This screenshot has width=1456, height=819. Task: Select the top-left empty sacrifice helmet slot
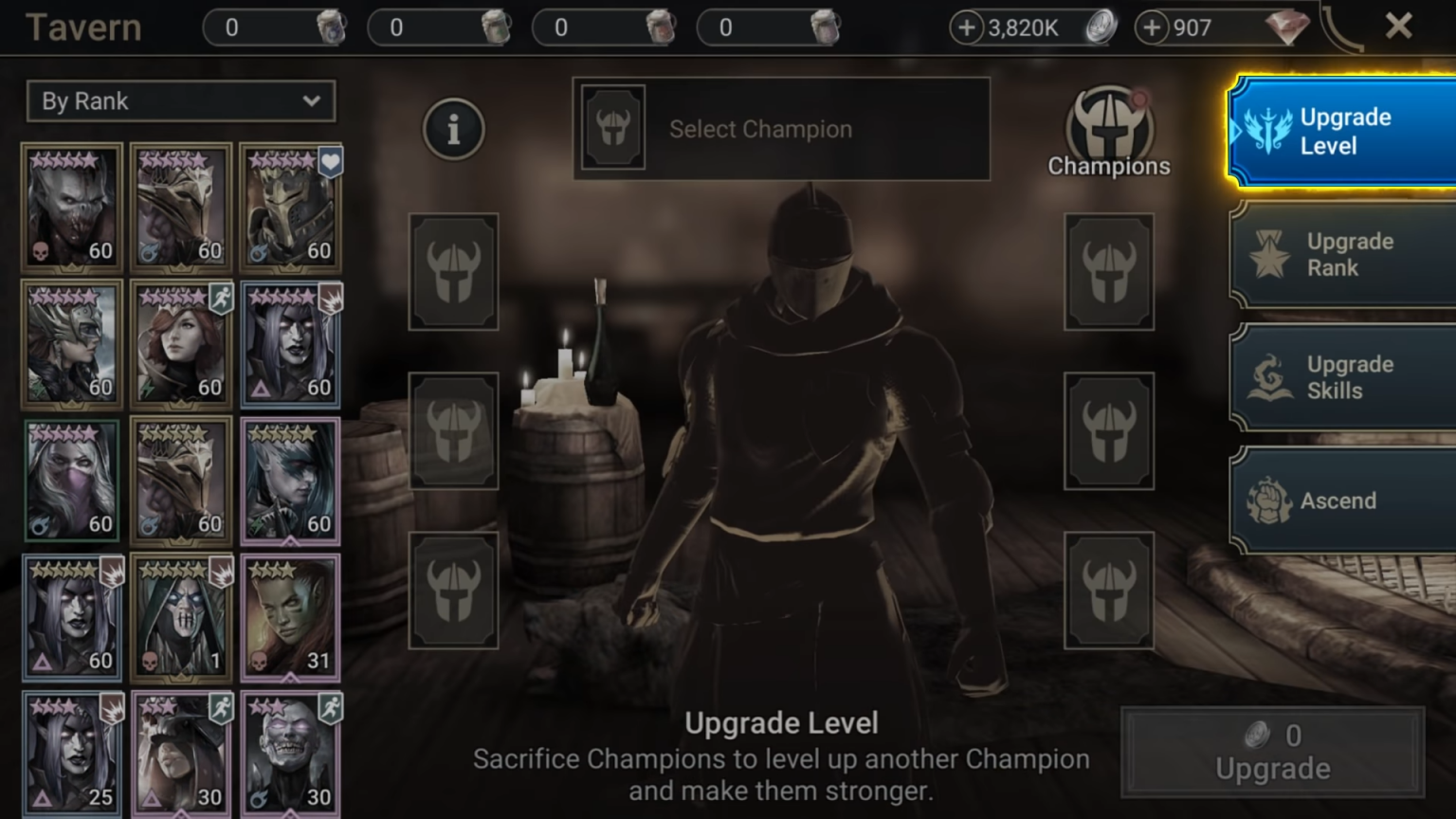(452, 274)
